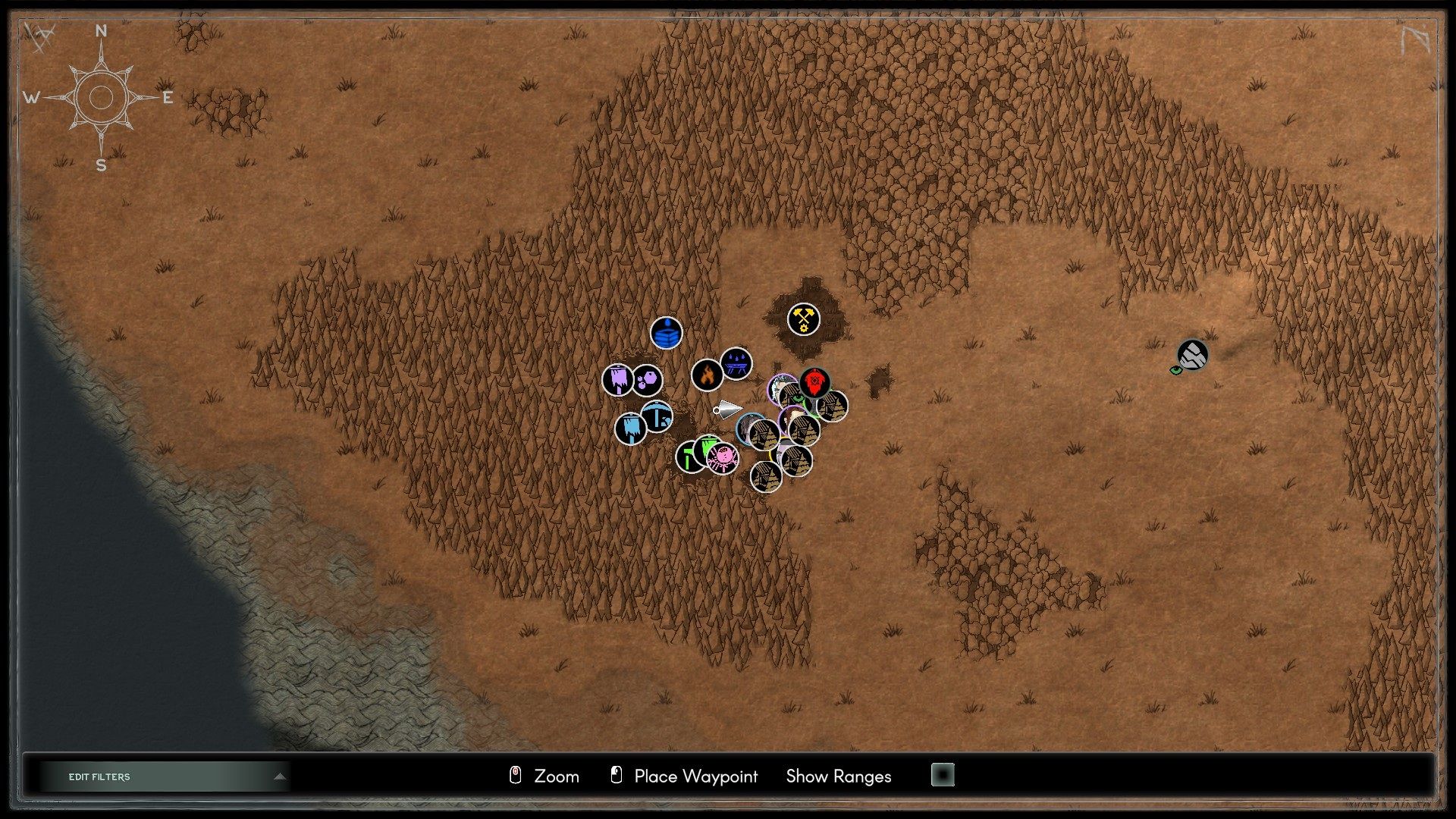Viewport: 1456px width, 819px height.
Task: Click the blue water storage marker
Action: tap(667, 333)
